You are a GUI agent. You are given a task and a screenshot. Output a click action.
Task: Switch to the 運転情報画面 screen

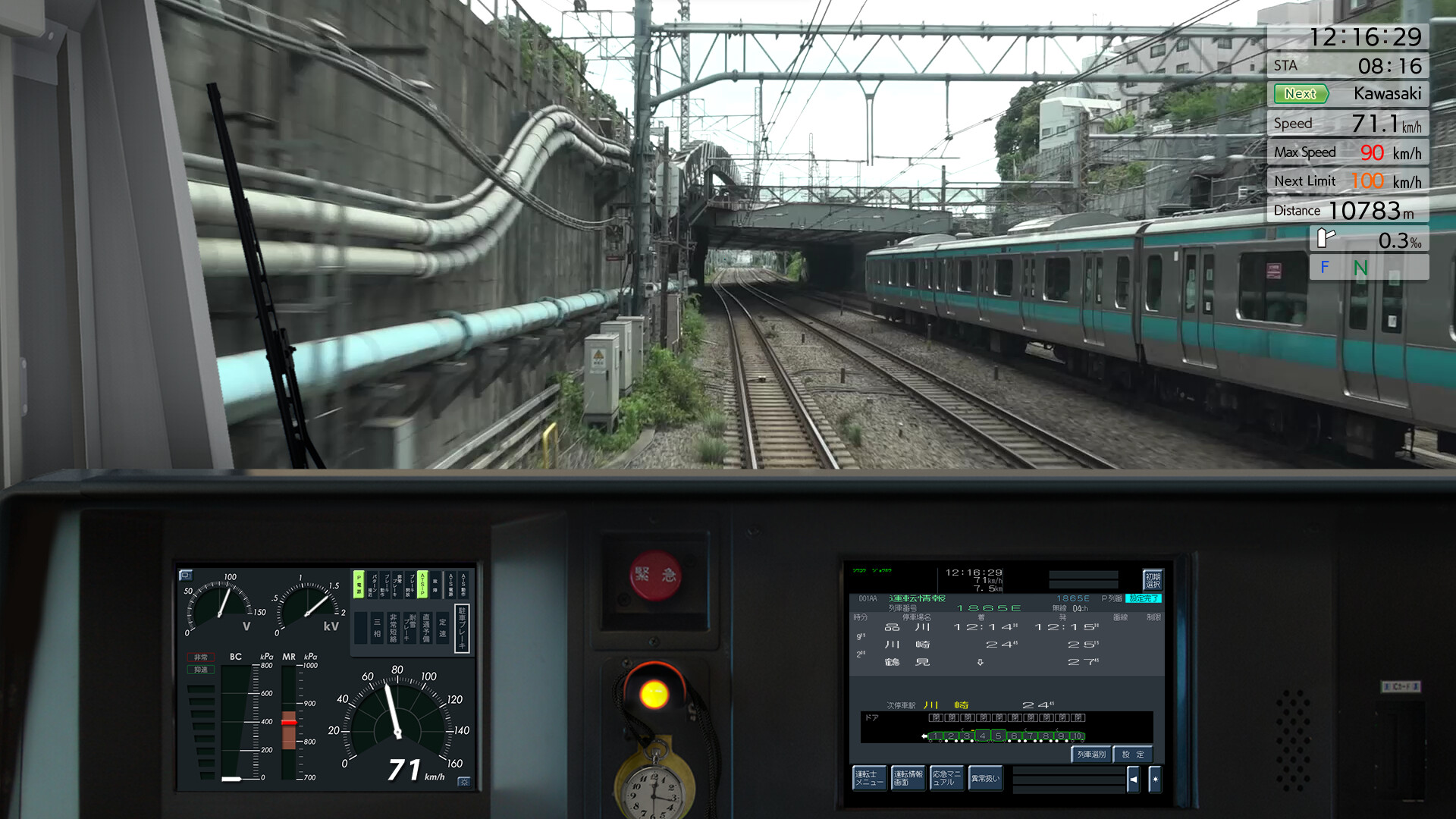[908, 779]
